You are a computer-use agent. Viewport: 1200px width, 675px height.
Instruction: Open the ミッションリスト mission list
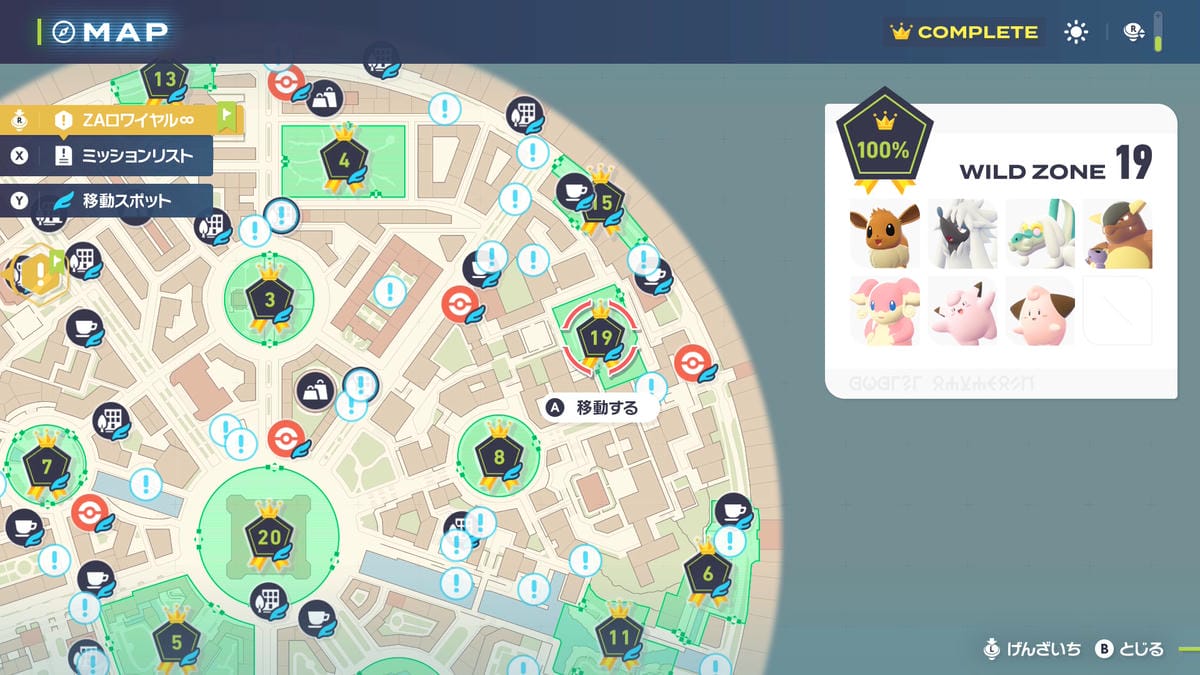click(x=110, y=155)
